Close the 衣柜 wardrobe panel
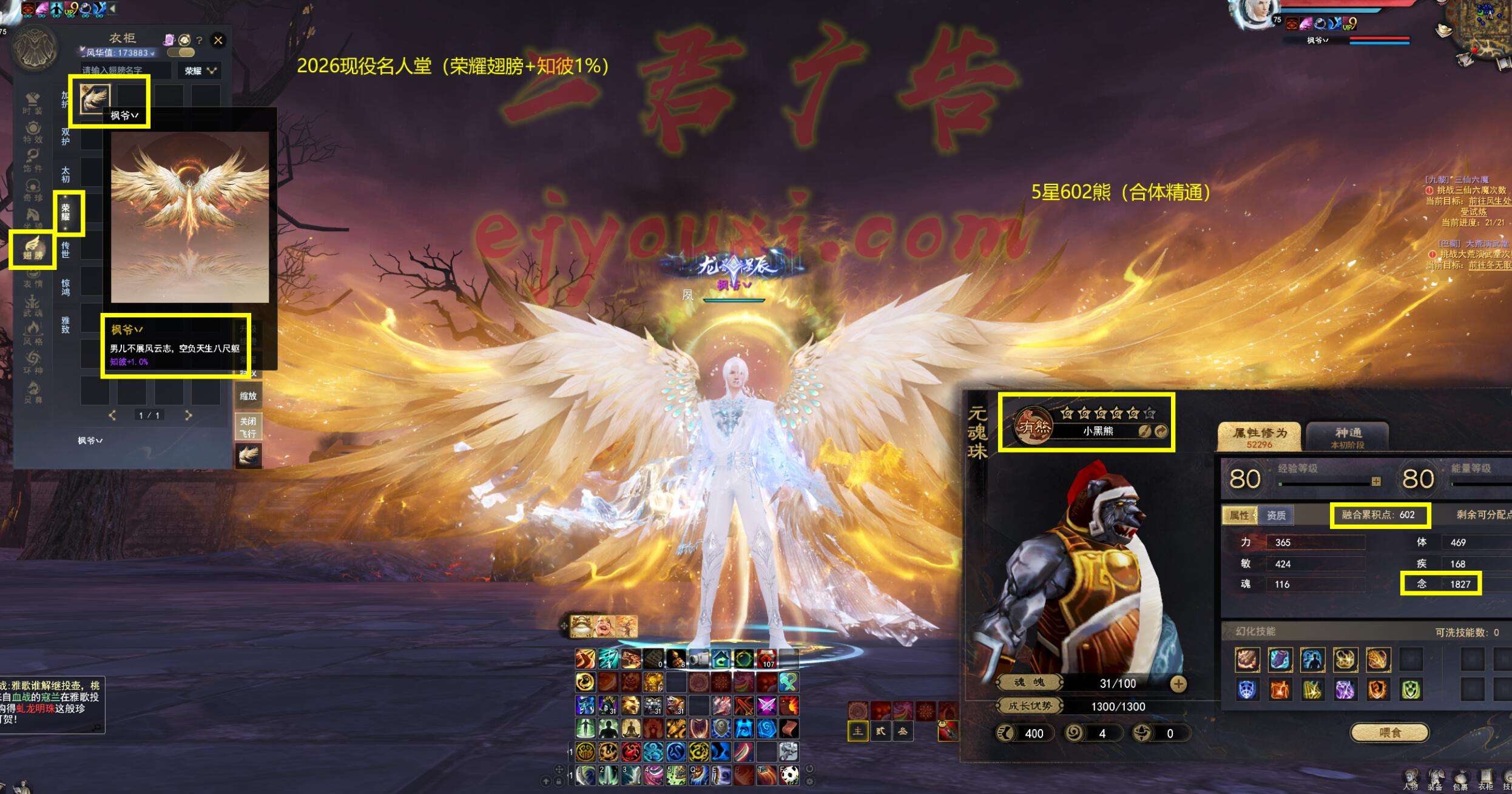1512x794 pixels. pyautogui.click(x=218, y=41)
